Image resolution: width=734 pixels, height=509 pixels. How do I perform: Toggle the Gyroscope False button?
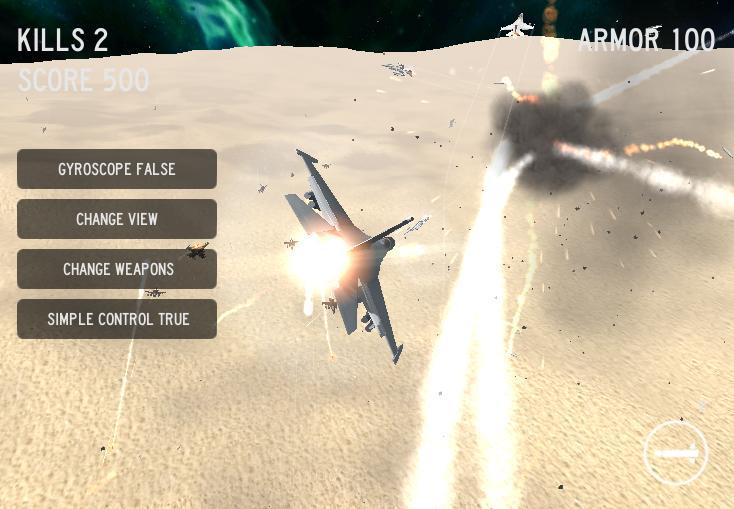point(117,169)
